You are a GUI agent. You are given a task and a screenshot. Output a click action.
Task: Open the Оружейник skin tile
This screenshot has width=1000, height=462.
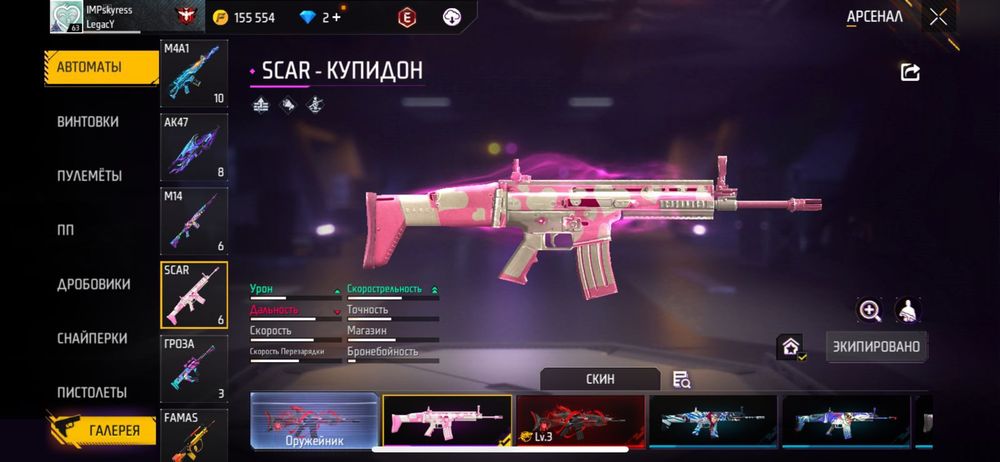coord(314,420)
